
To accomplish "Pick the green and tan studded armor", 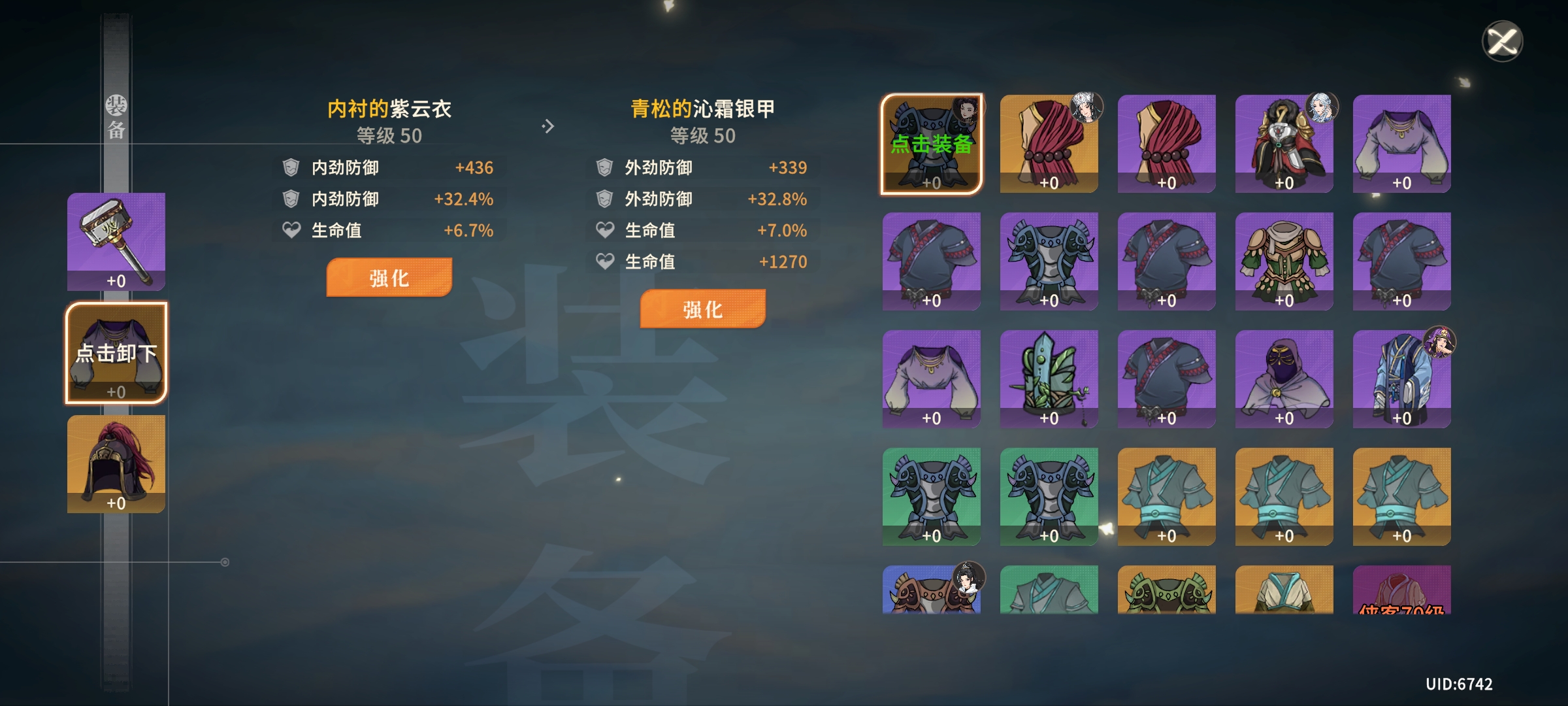I will [1284, 261].
